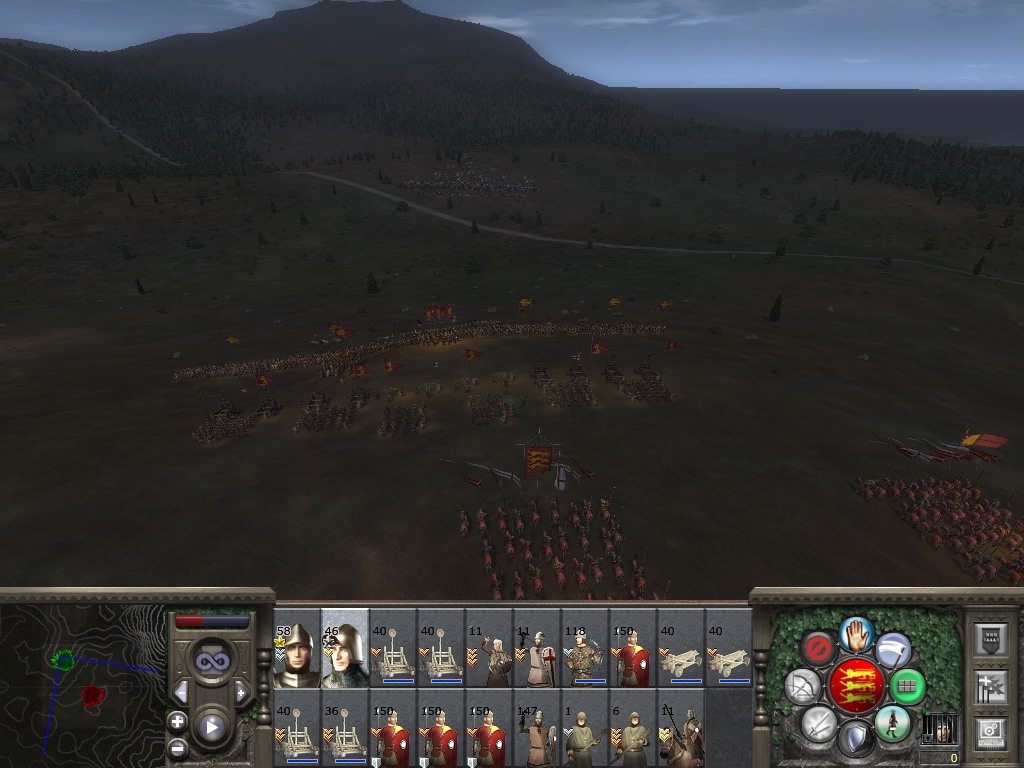This screenshot has height=768, width=1024.
Task: Click the flags button on the right panel
Action: pyautogui.click(x=989, y=687)
